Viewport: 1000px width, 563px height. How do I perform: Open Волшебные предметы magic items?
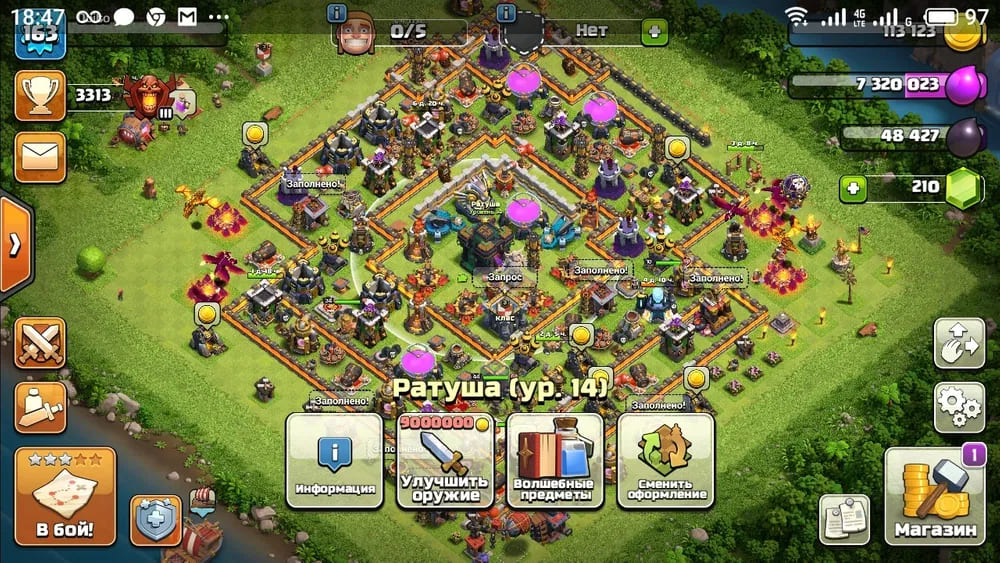(555, 461)
